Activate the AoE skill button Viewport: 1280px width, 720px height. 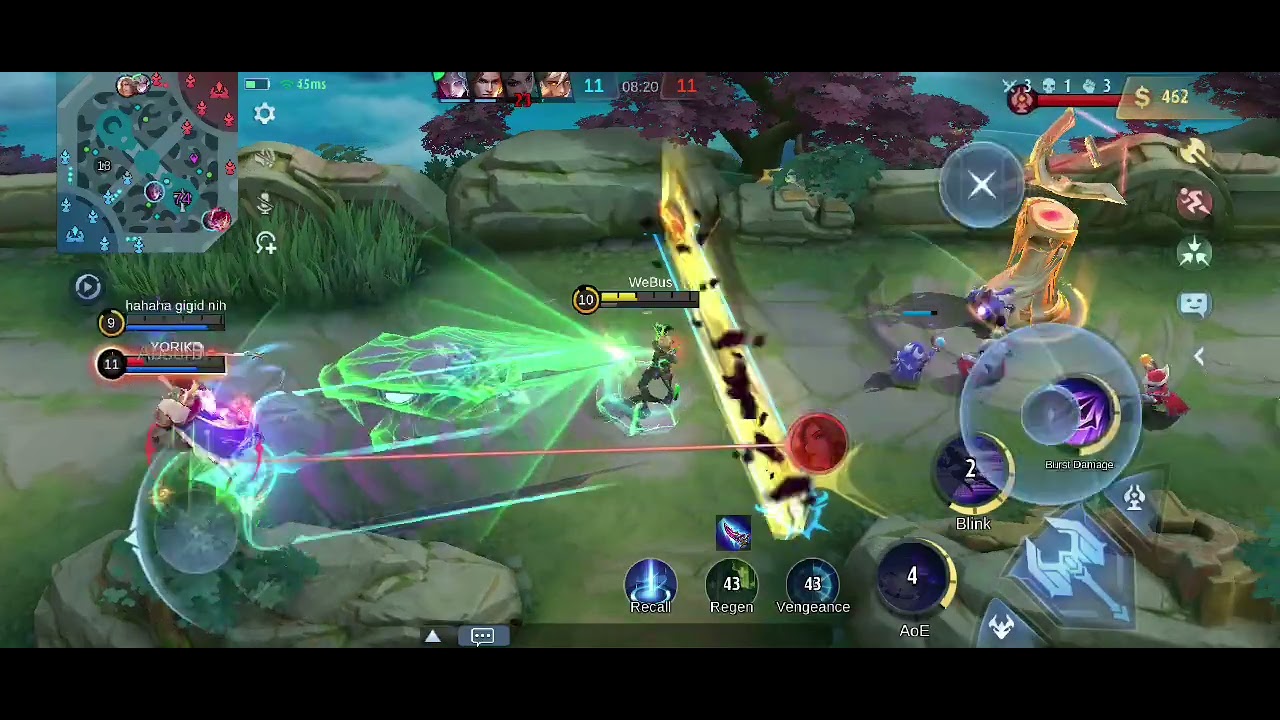913,580
